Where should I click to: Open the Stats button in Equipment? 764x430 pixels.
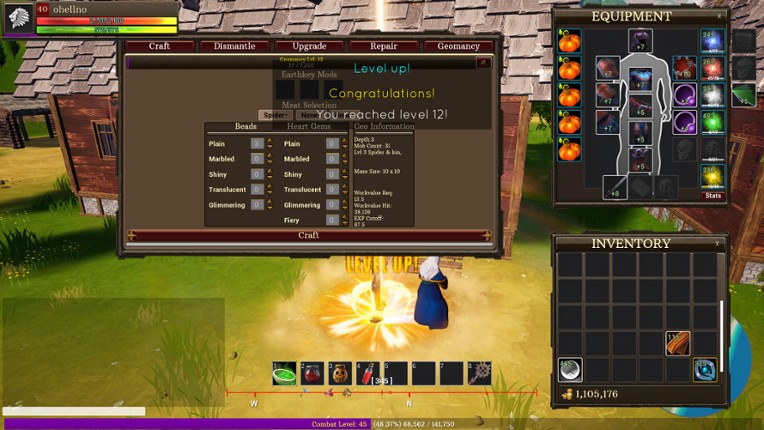coord(713,195)
